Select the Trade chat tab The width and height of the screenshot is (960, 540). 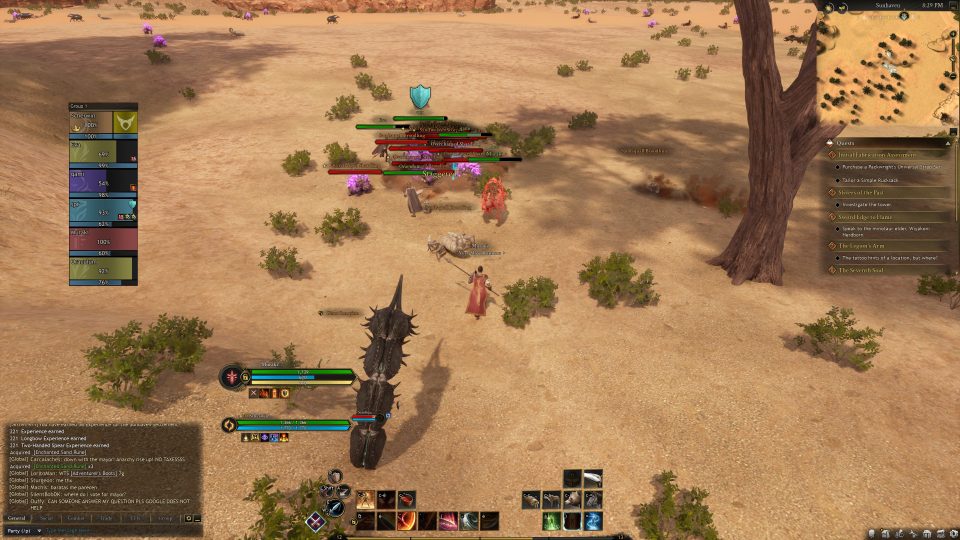click(104, 518)
